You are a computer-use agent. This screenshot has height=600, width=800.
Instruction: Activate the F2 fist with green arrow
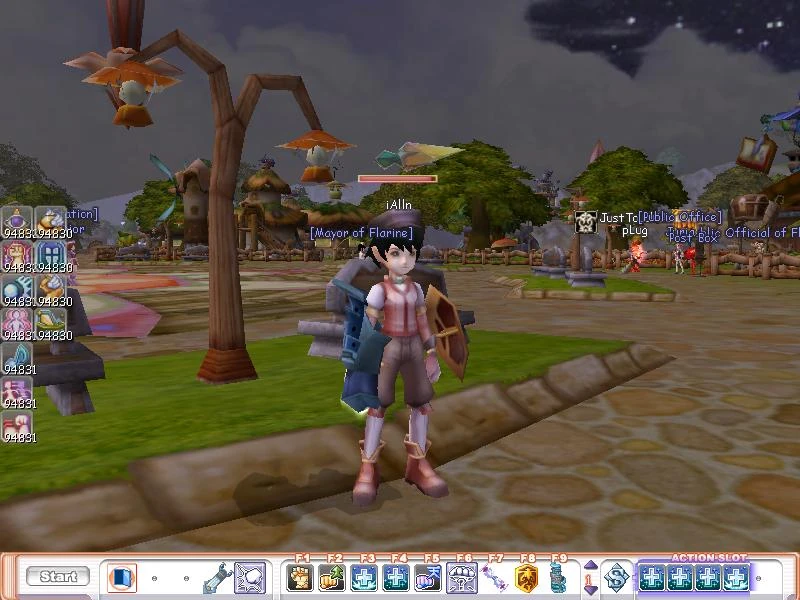pos(332,577)
